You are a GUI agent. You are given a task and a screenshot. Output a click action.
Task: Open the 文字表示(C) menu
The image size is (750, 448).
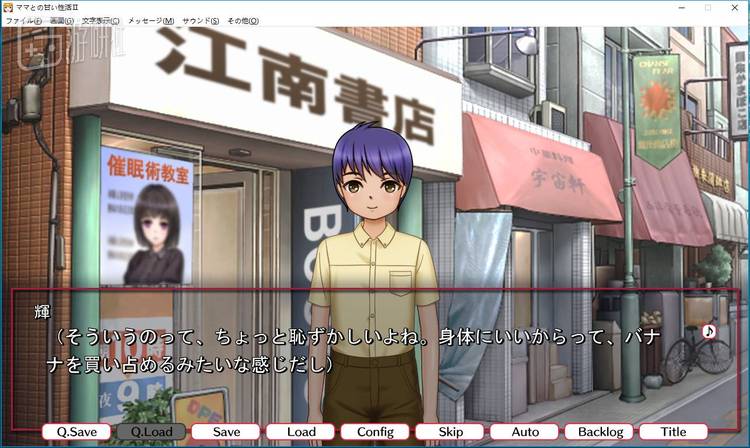coord(100,21)
